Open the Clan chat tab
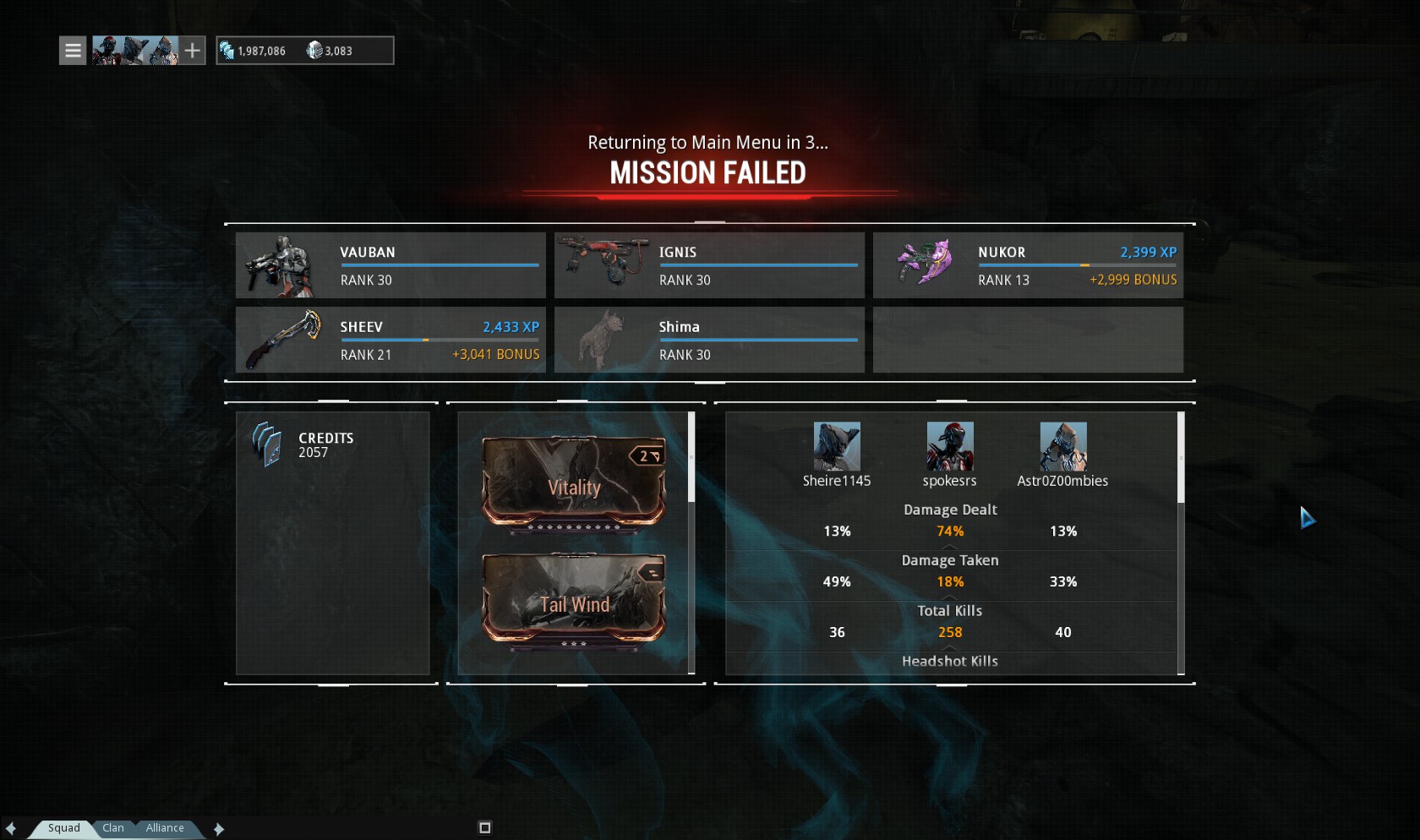The height and width of the screenshot is (840, 1420). [x=113, y=828]
